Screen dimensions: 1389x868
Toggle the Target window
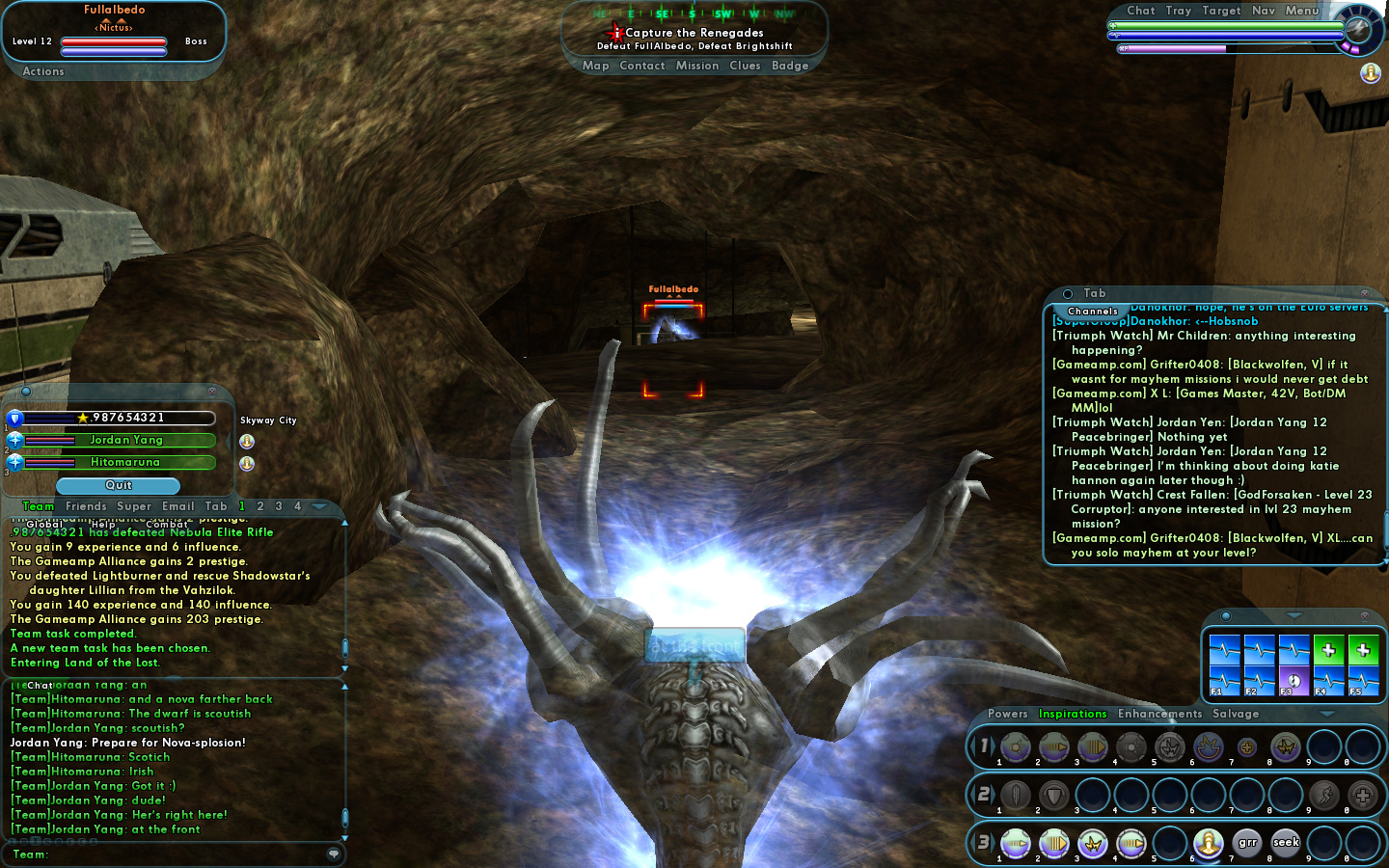(x=1221, y=11)
